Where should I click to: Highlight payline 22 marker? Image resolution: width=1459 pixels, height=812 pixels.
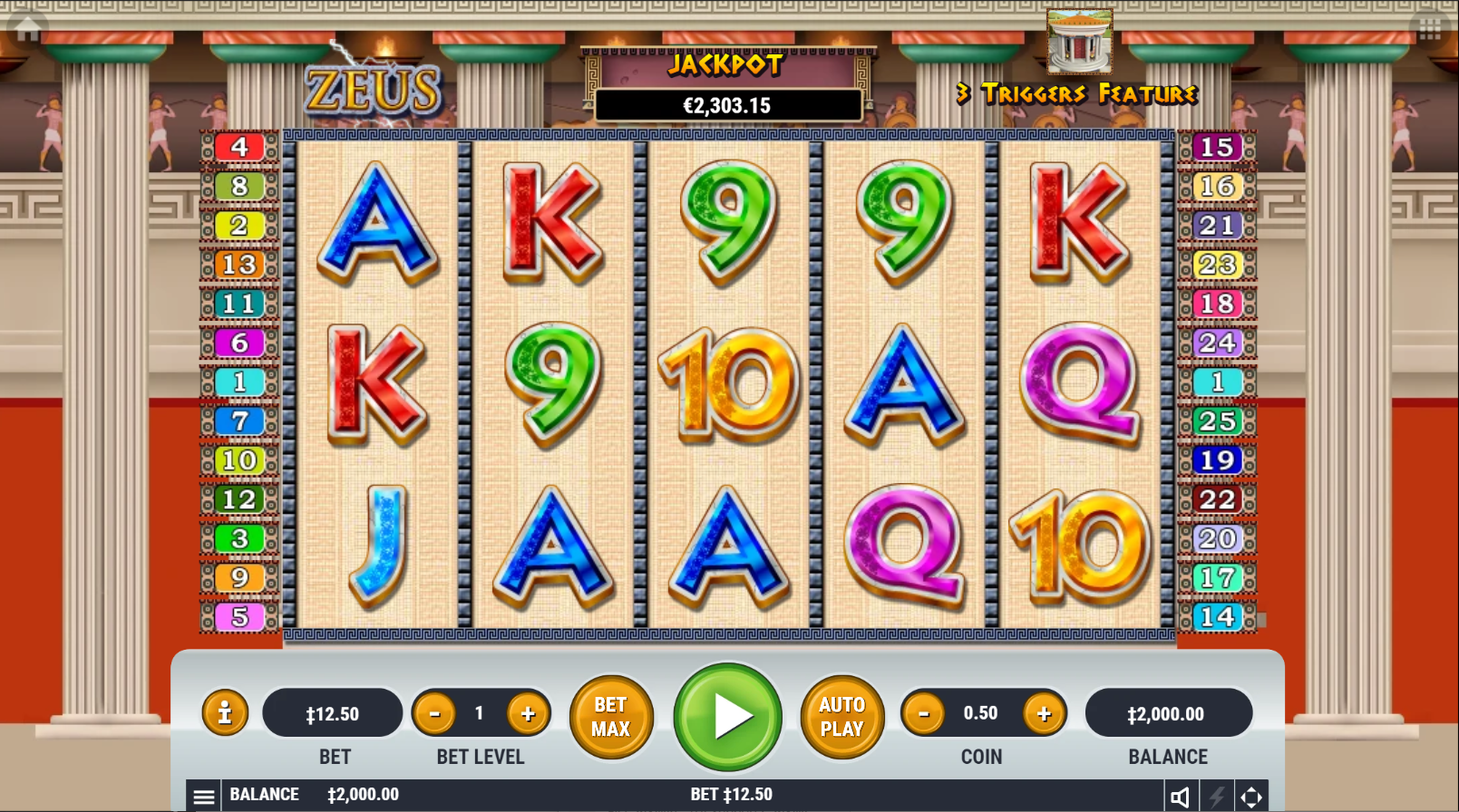pyautogui.click(x=1217, y=499)
